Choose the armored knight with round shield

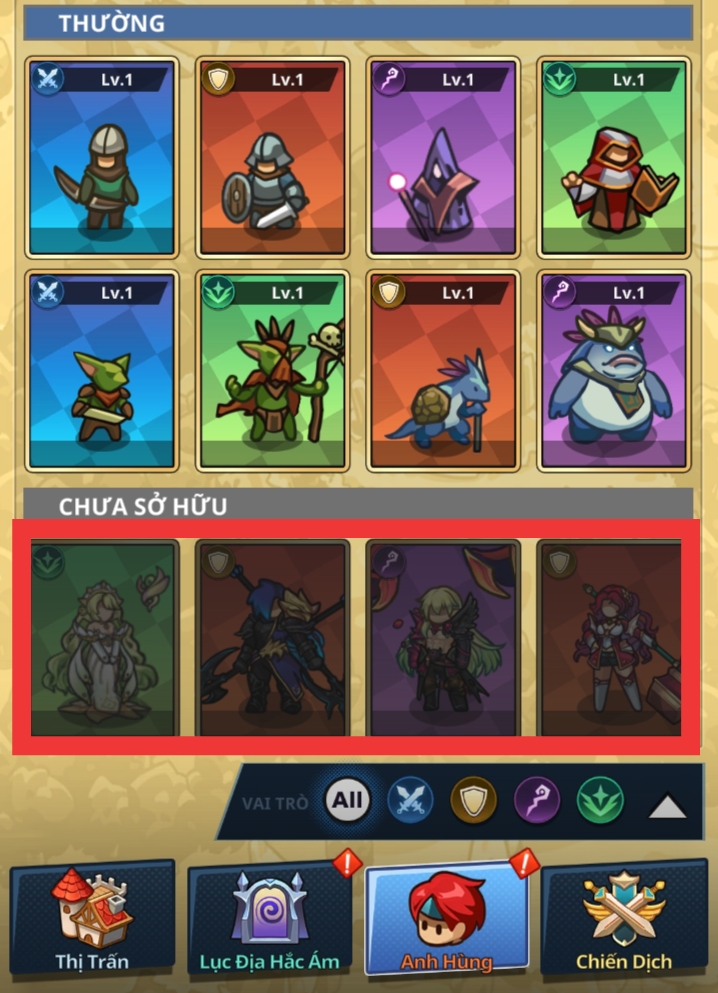273,157
